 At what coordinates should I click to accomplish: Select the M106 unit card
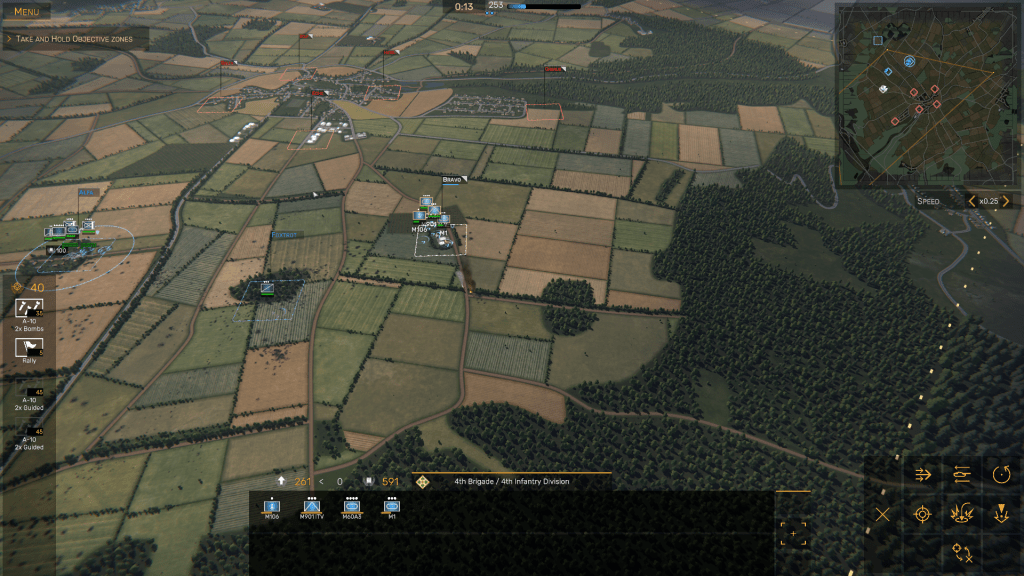coord(272,508)
